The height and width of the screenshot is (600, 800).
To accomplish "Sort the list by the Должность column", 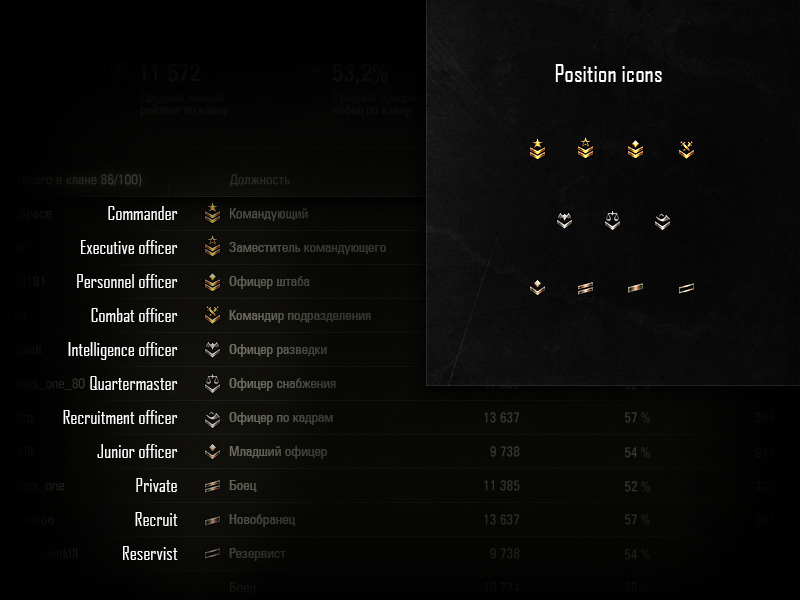I will pos(260,180).
